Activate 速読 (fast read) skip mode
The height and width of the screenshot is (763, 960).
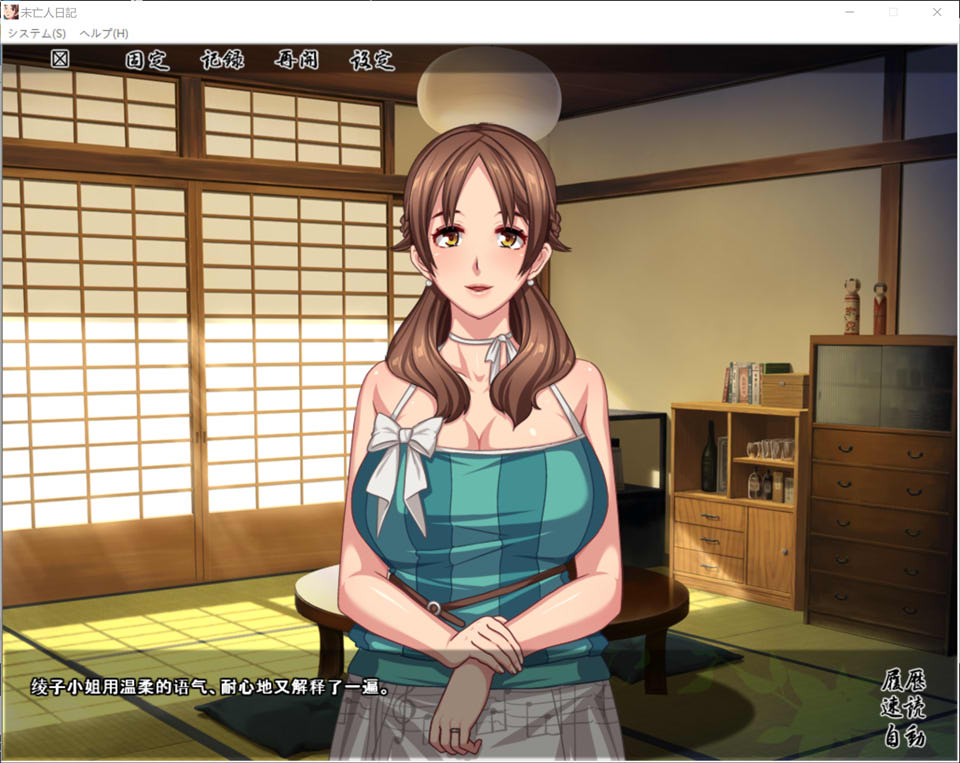click(x=903, y=709)
